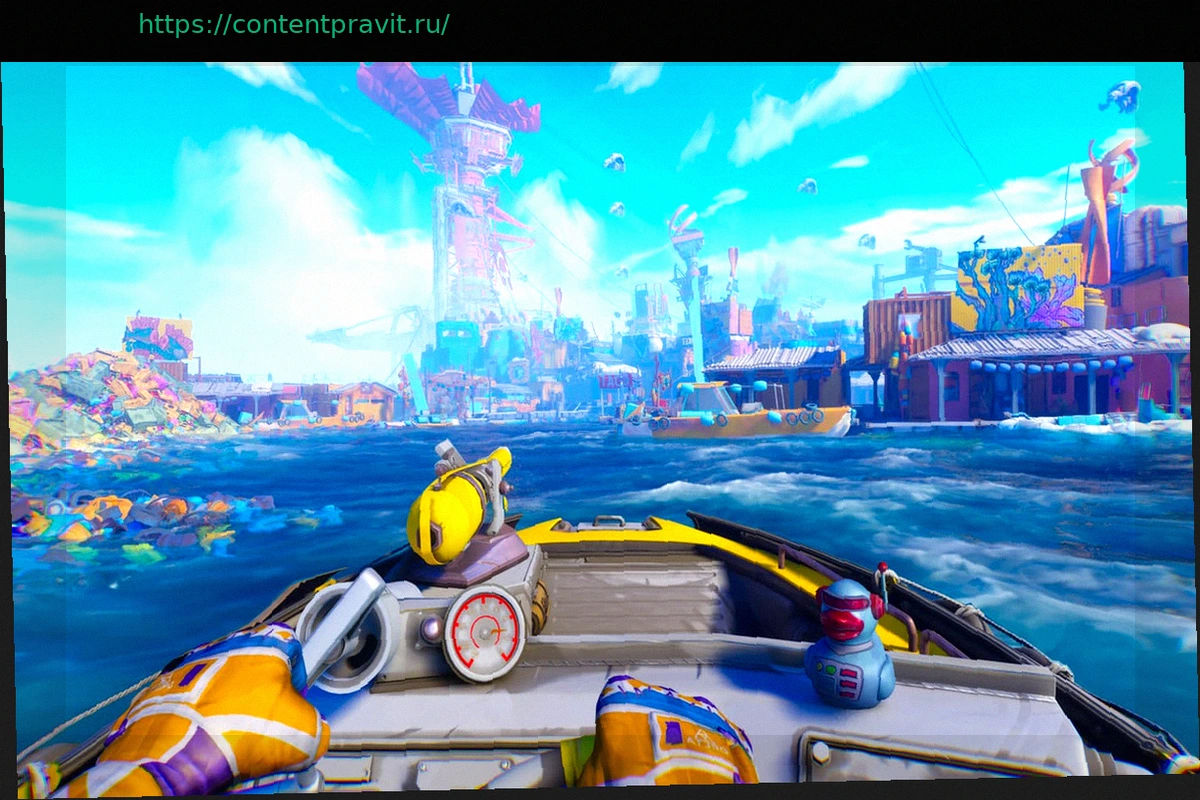Open the contentpravit.ru link
1200x800 pixels.
[293, 24]
